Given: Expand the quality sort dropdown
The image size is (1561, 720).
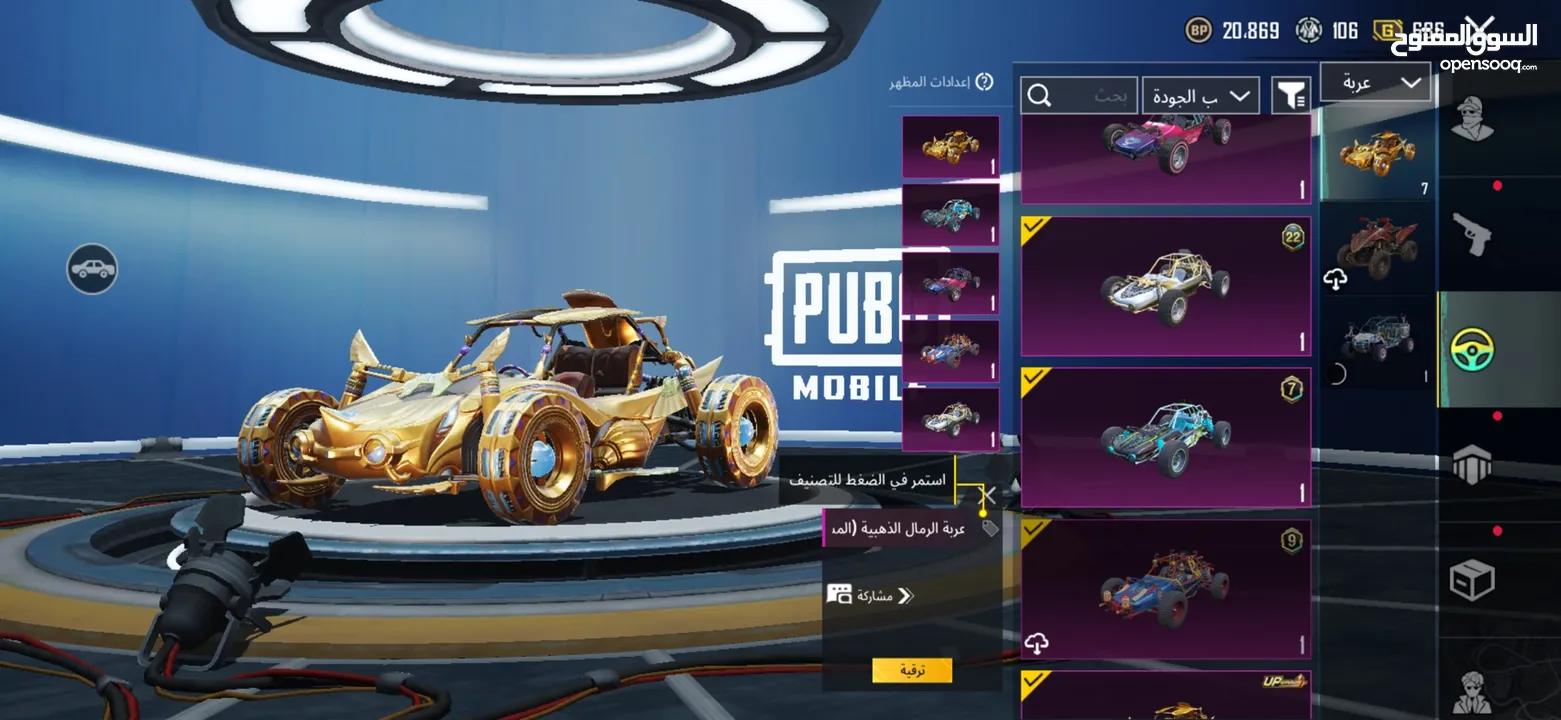Looking at the screenshot, I should click(x=1200, y=95).
